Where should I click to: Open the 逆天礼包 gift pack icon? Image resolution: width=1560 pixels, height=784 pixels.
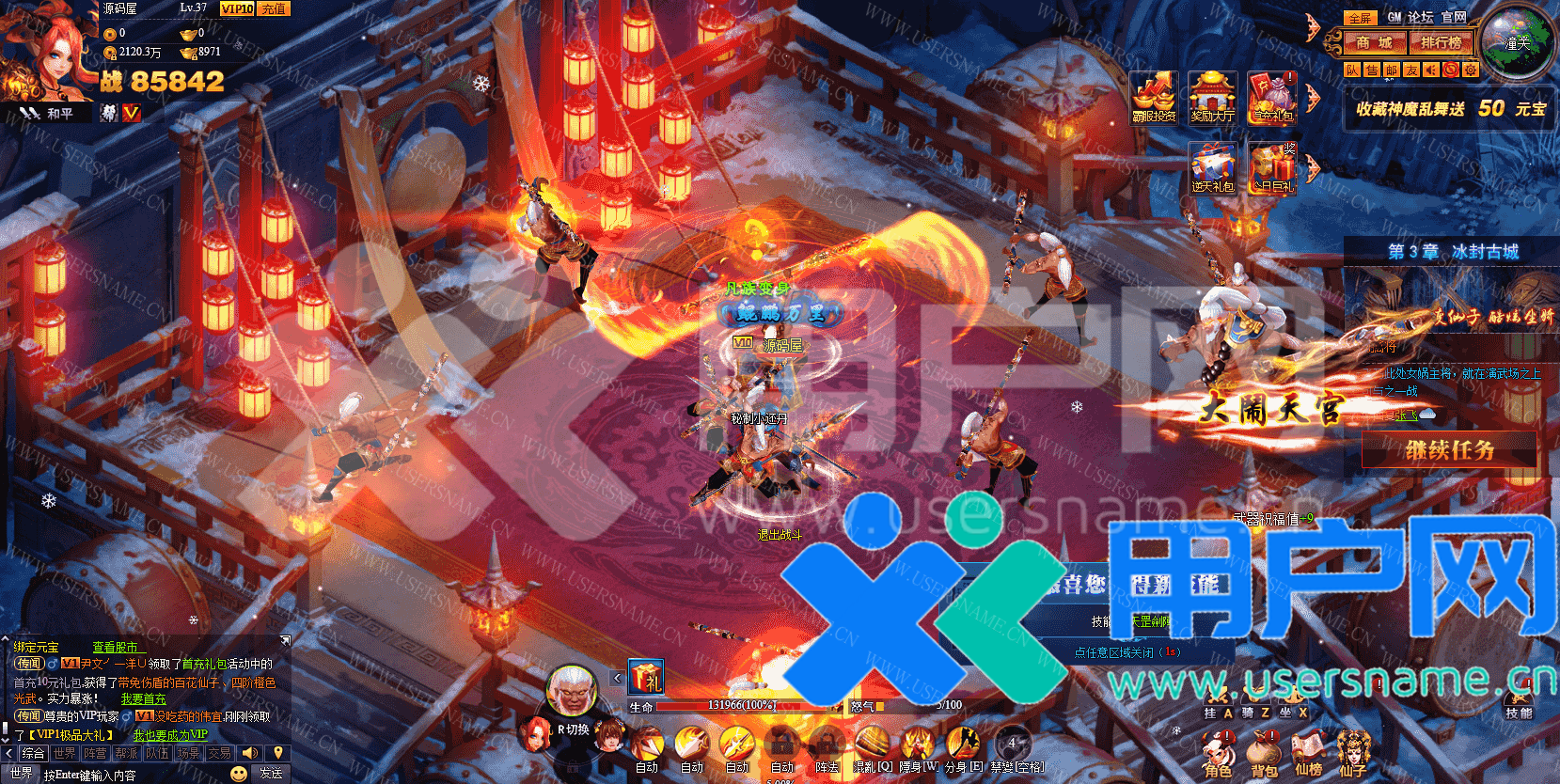[x=1212, y=168]
